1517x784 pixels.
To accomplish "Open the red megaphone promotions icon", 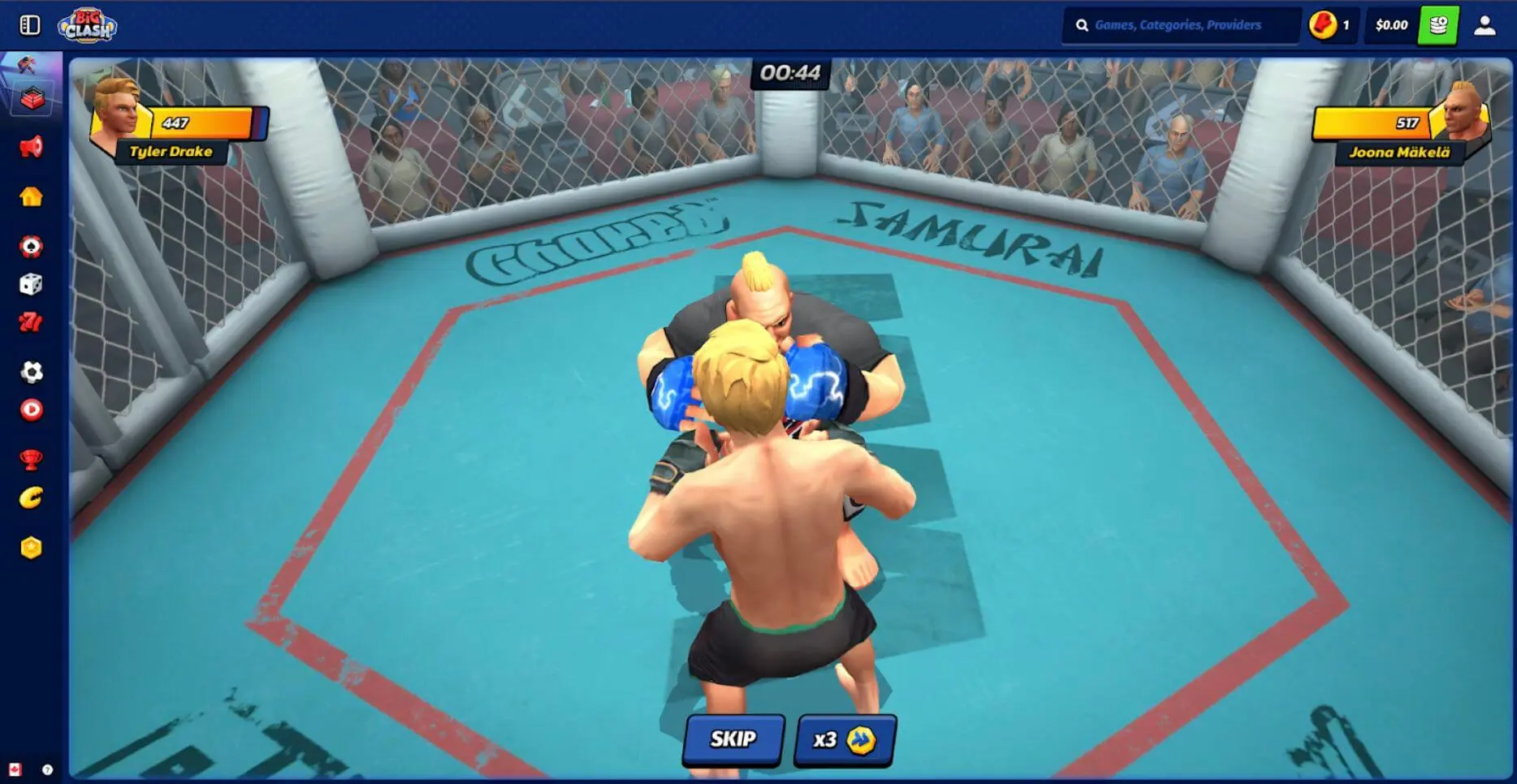I will point(31,148).
